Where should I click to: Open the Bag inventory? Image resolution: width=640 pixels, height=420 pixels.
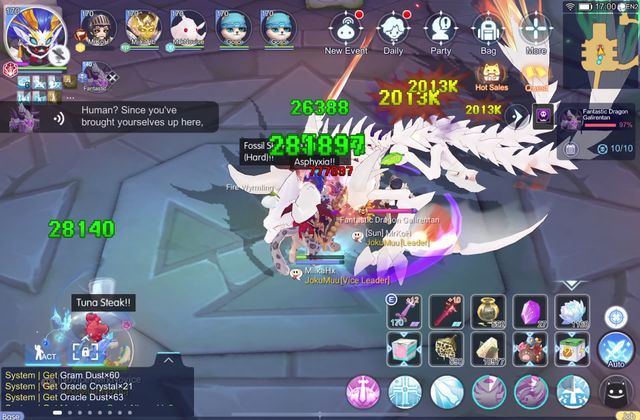pyautogui.click(x=488, y=30)
